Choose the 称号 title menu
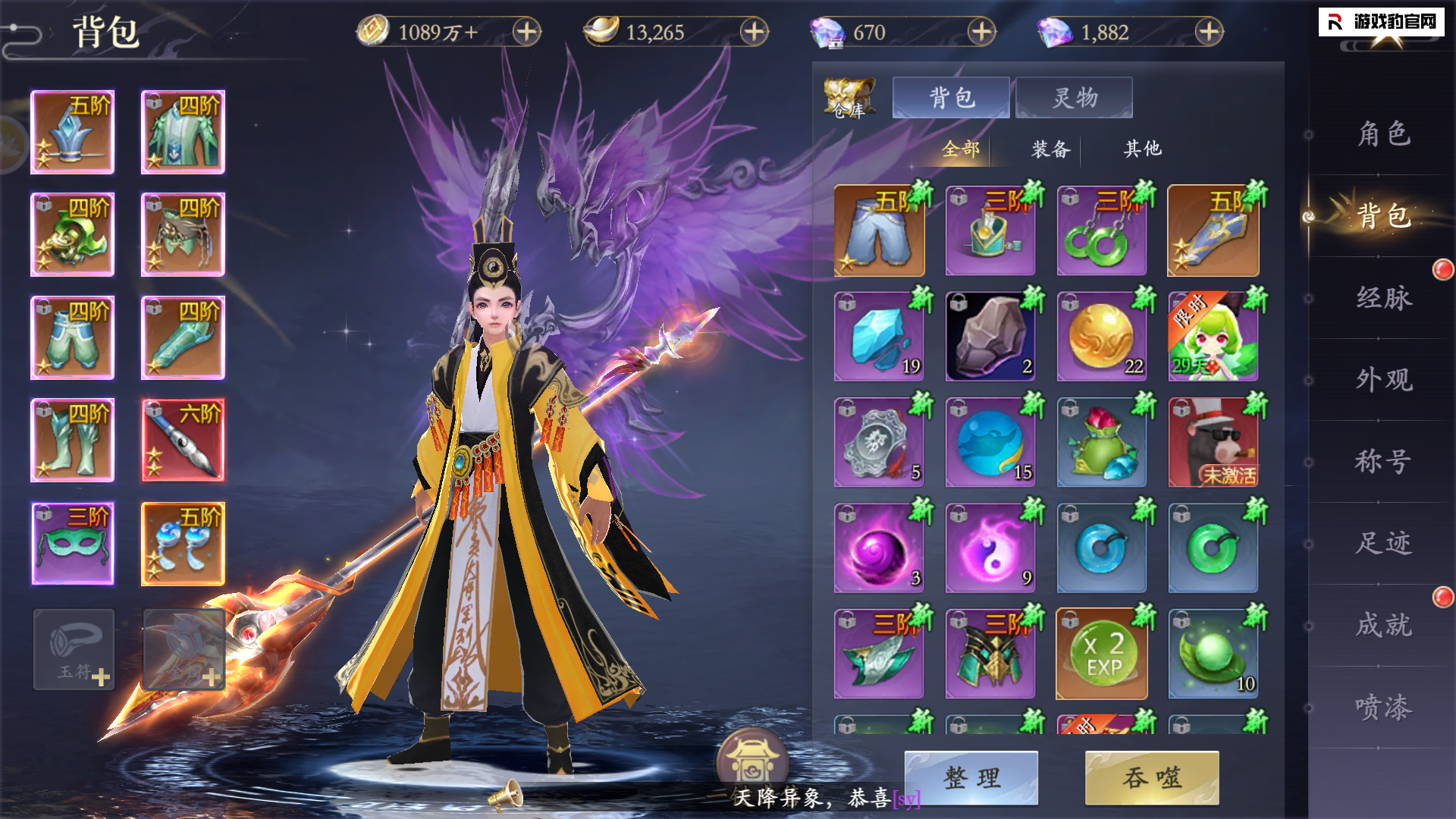Viewport: 1456px width, 819px height. [1383, 461]
